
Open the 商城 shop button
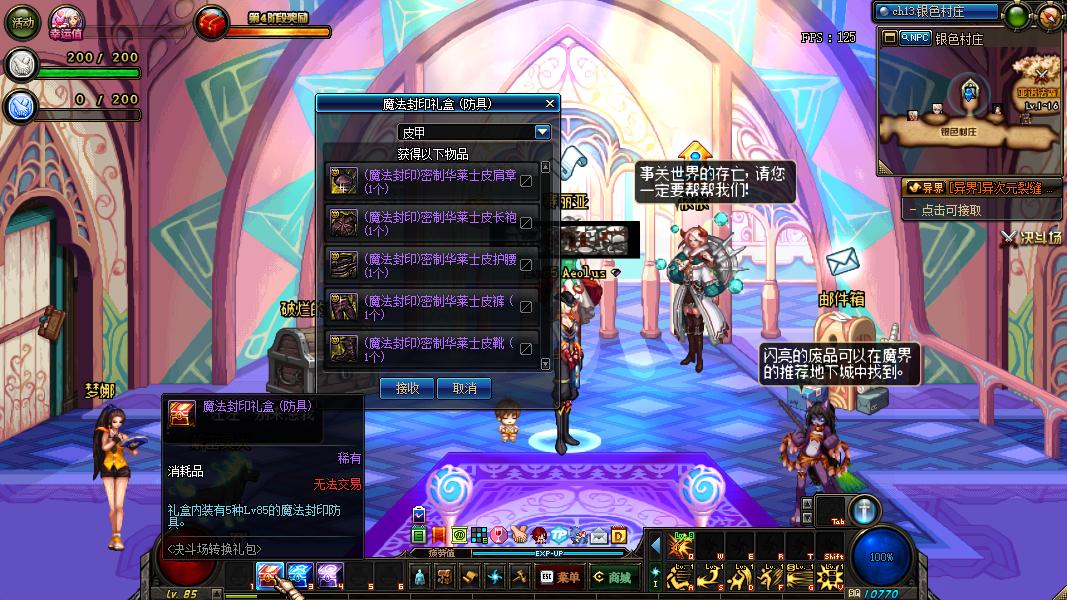(611, 577)
